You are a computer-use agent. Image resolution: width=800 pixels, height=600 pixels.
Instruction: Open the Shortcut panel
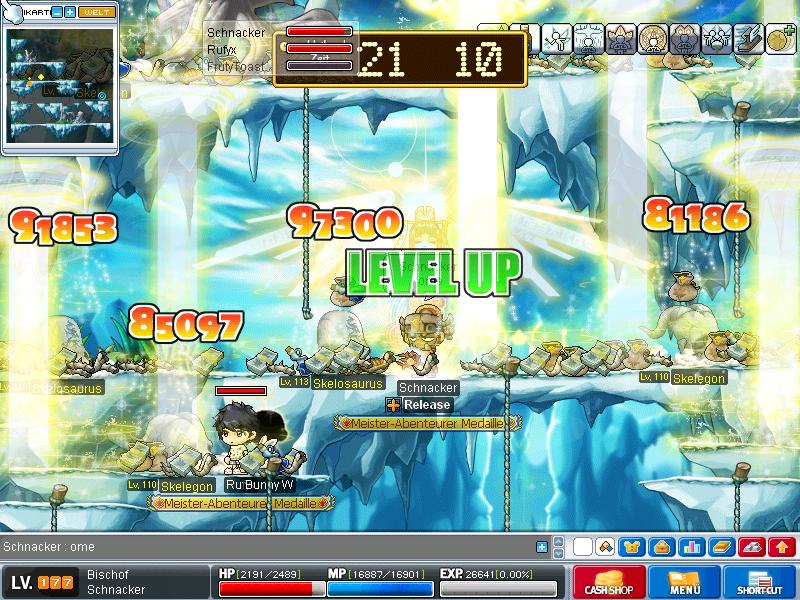click(x=761, y=582)
